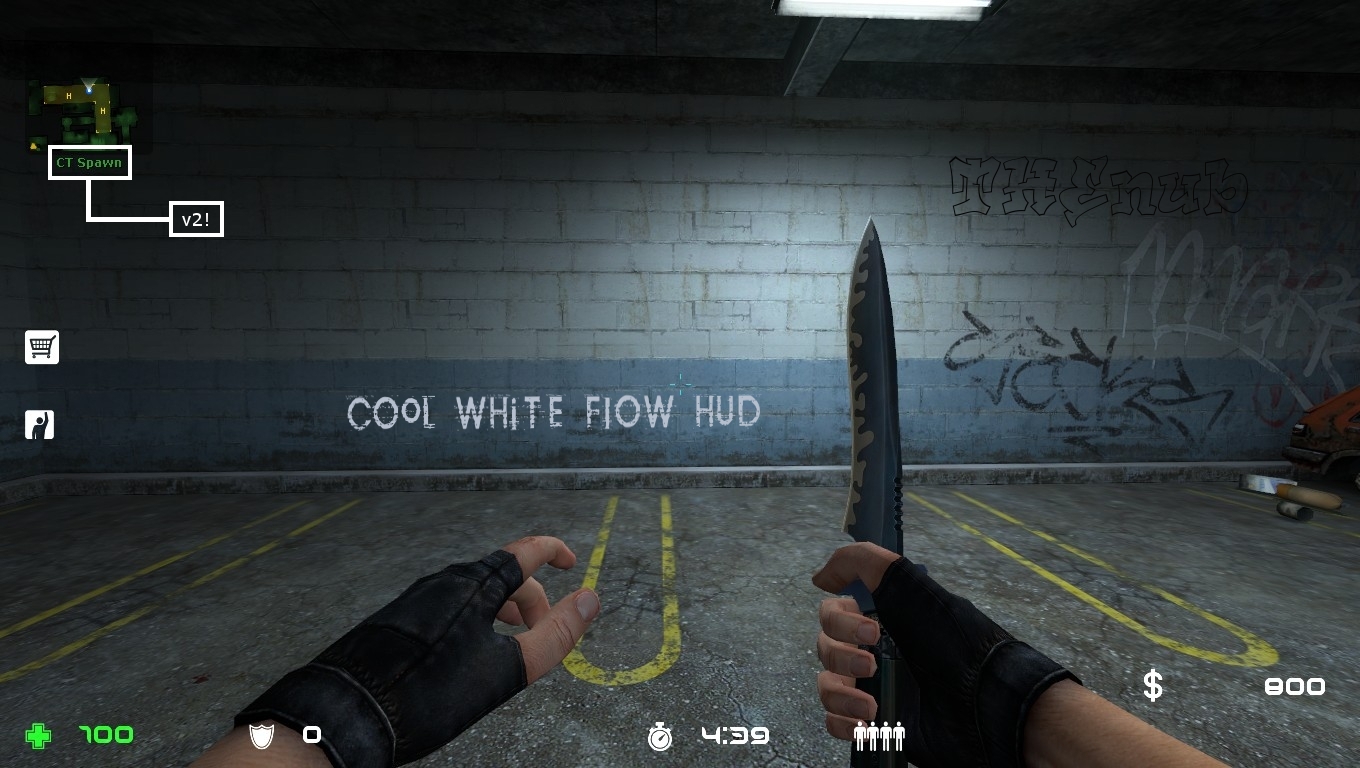Click the raised-arm player door icon

(41, 423)
